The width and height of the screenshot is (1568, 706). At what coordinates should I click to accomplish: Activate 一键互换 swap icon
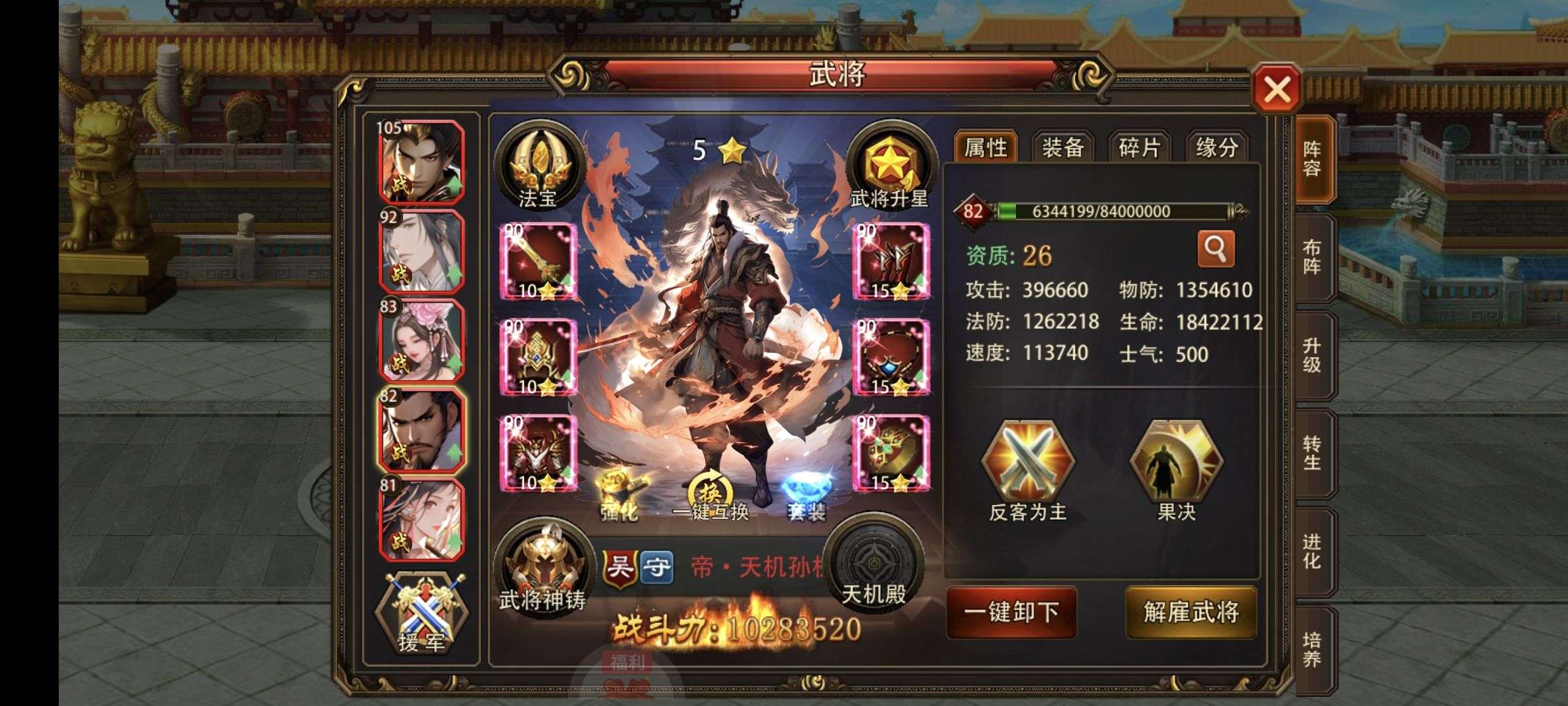[710, 495]
